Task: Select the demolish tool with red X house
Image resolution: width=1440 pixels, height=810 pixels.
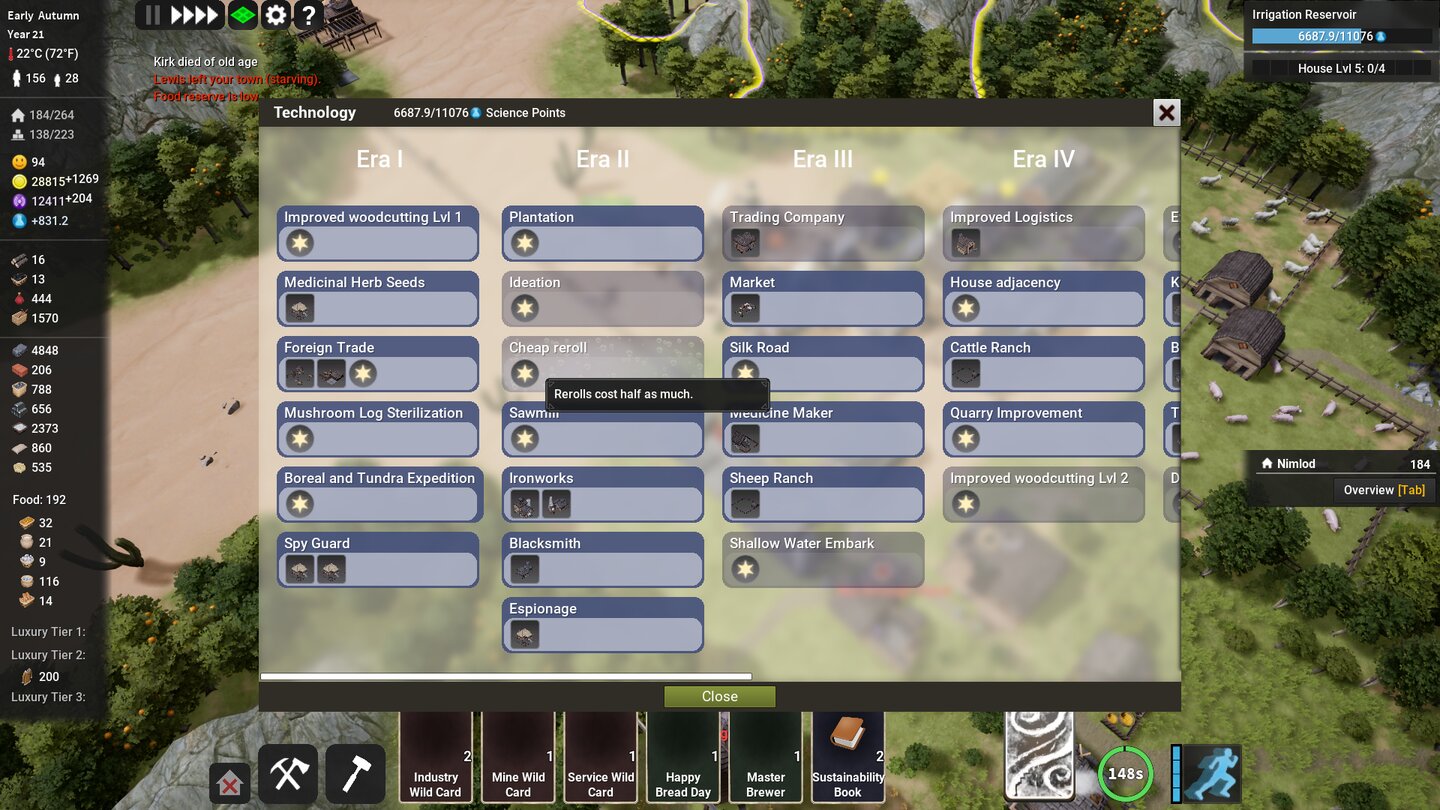Action: (229, 783)
